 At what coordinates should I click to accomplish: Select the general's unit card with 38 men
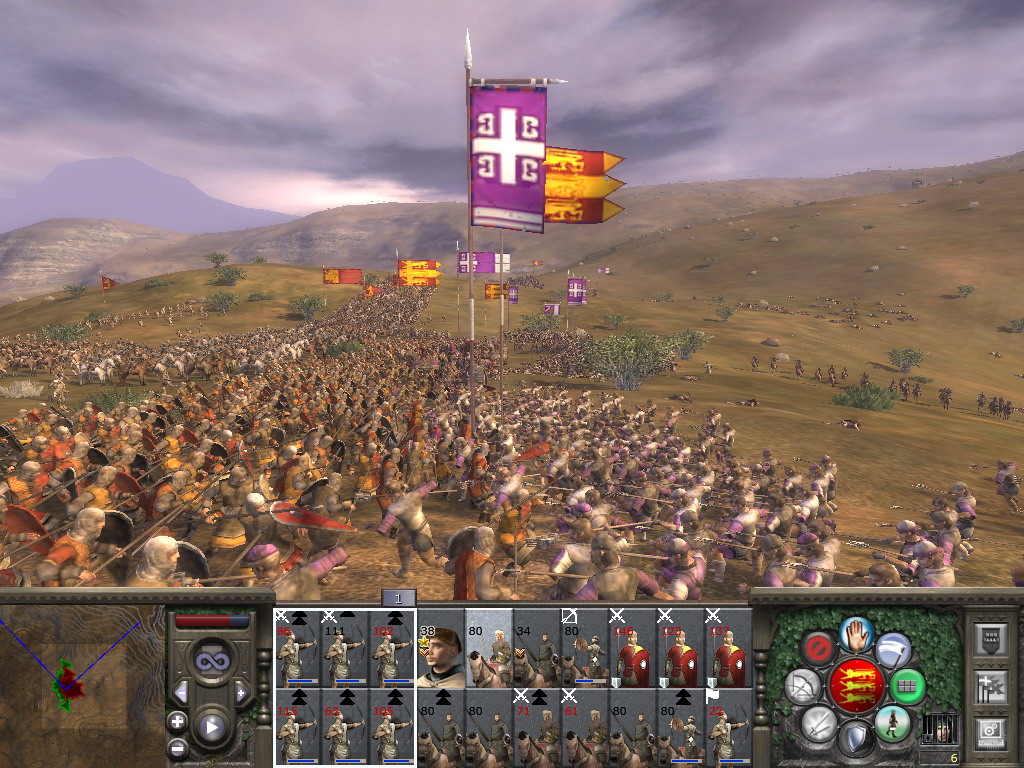click(440, 648)
